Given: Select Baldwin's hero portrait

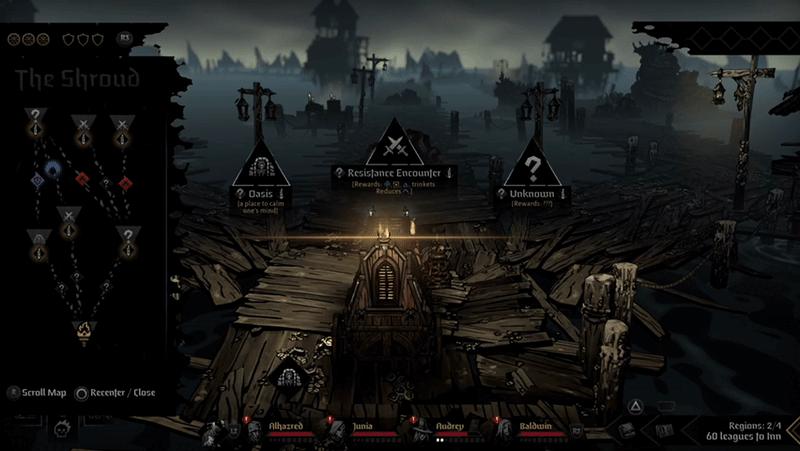Looking at the screenshot, I should click(504, 431).
